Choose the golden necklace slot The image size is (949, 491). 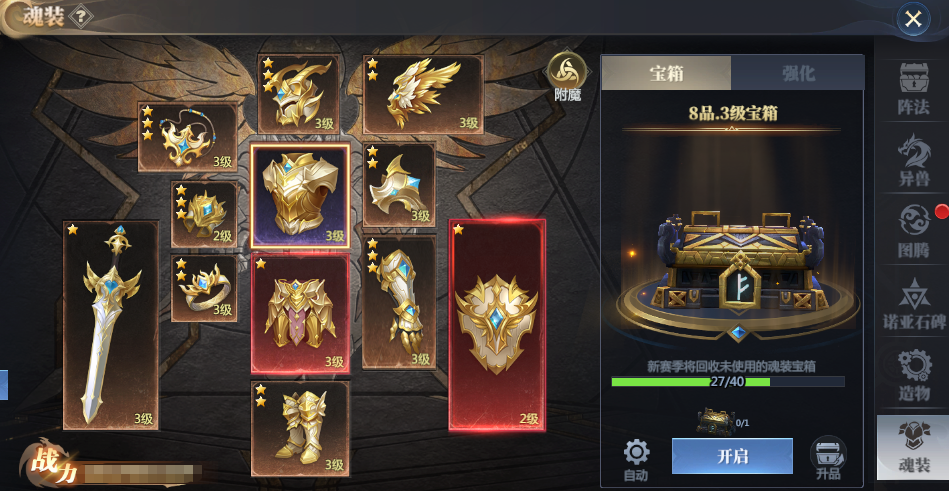(x=187, y=138)
